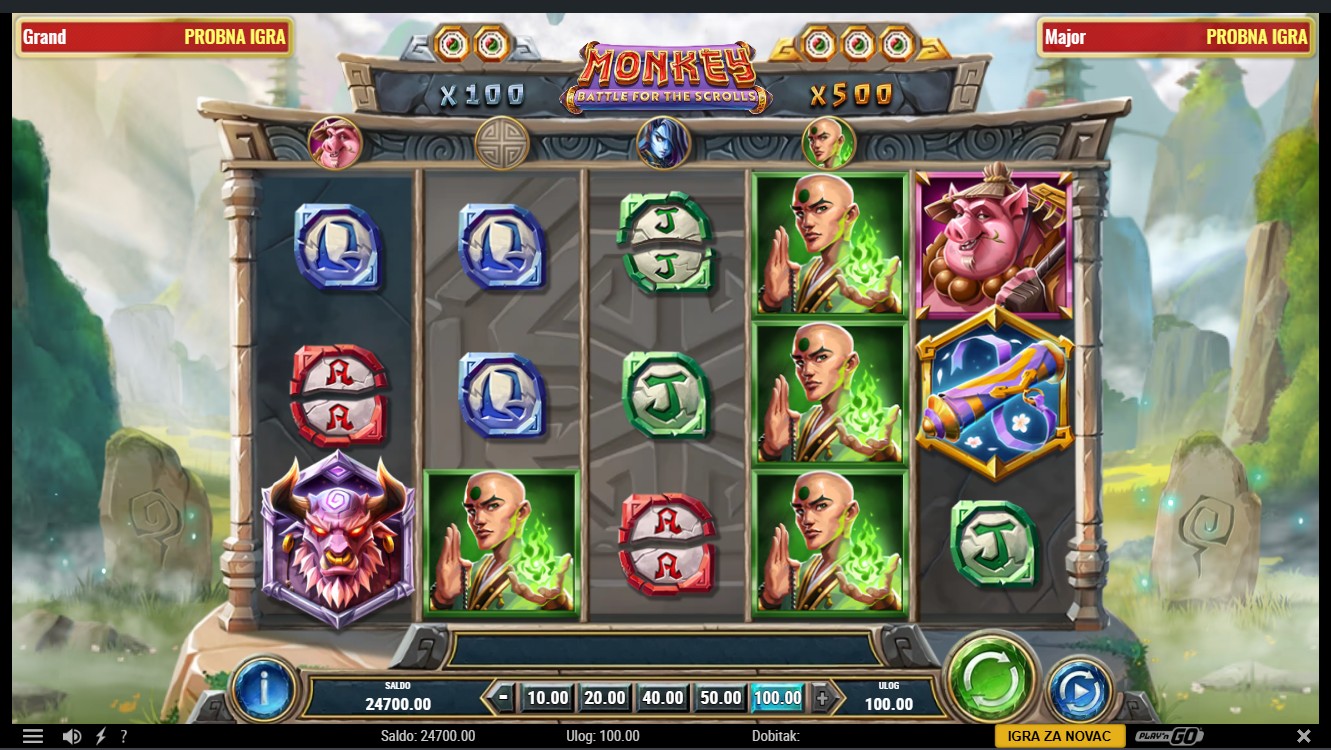Image resolution: width=1331 pixels, height=750 pixels.
Task: Decrease the bet with the minus button
Action: click(x=504, y=698)
